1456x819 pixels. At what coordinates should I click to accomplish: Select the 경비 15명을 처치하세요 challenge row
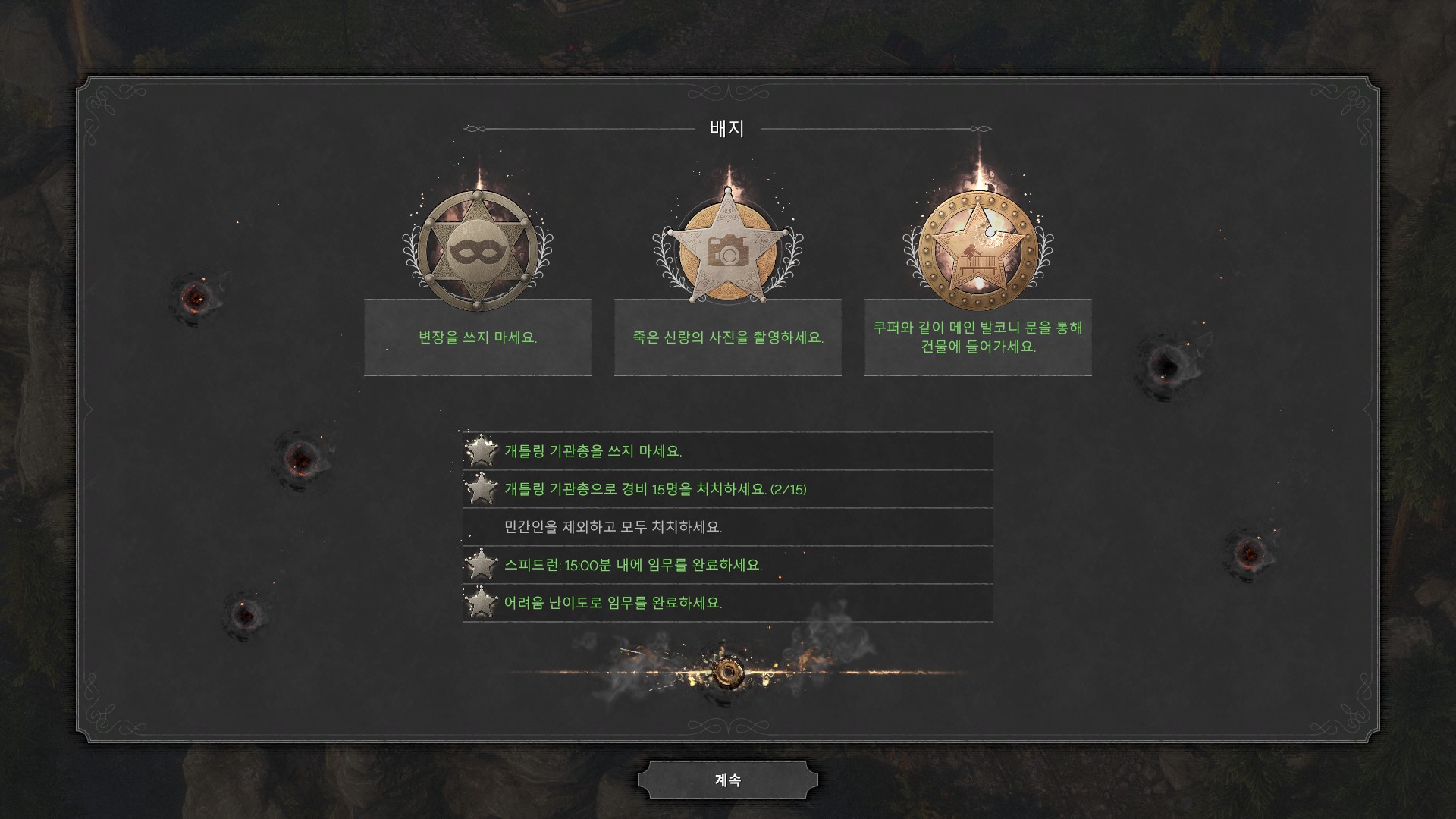coord(727,489)
